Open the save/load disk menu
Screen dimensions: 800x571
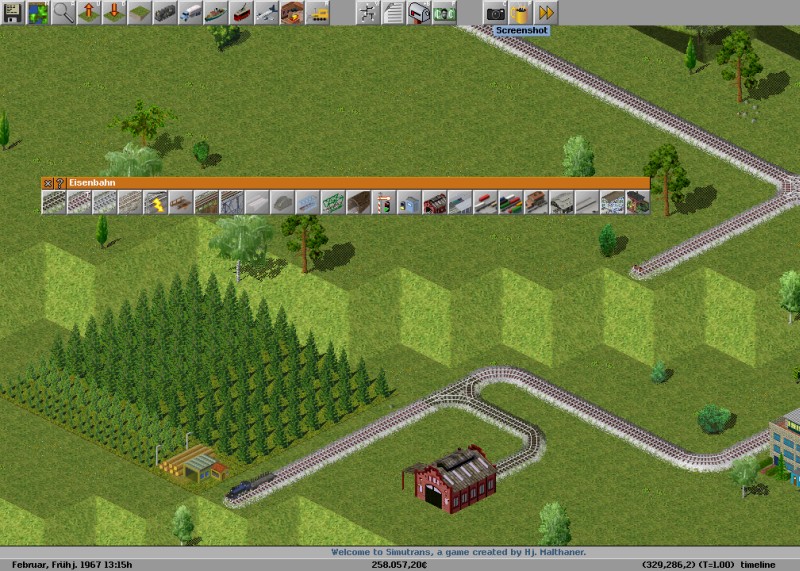(12, 12)
